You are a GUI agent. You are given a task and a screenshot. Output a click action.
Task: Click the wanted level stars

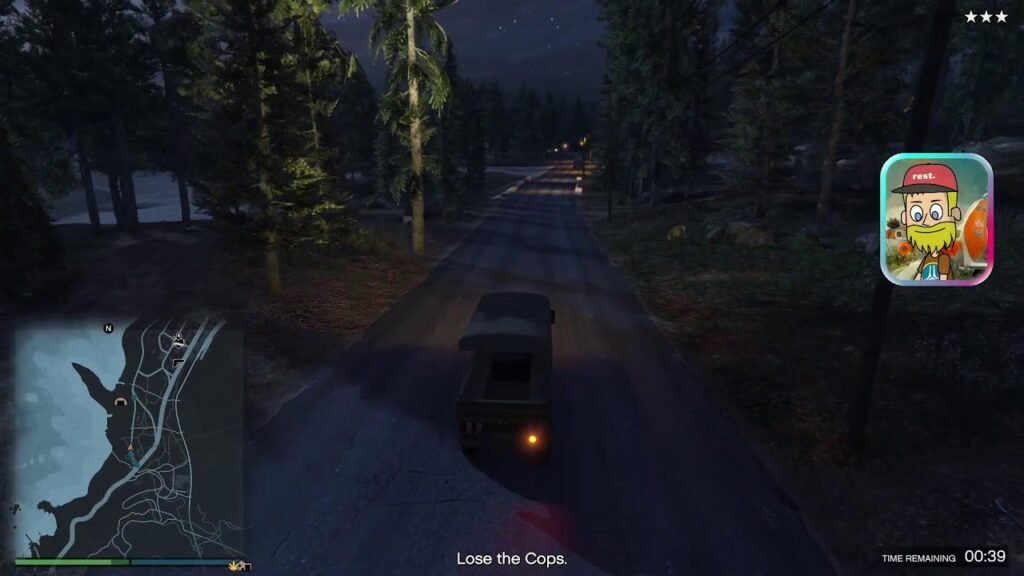[985, 17]
